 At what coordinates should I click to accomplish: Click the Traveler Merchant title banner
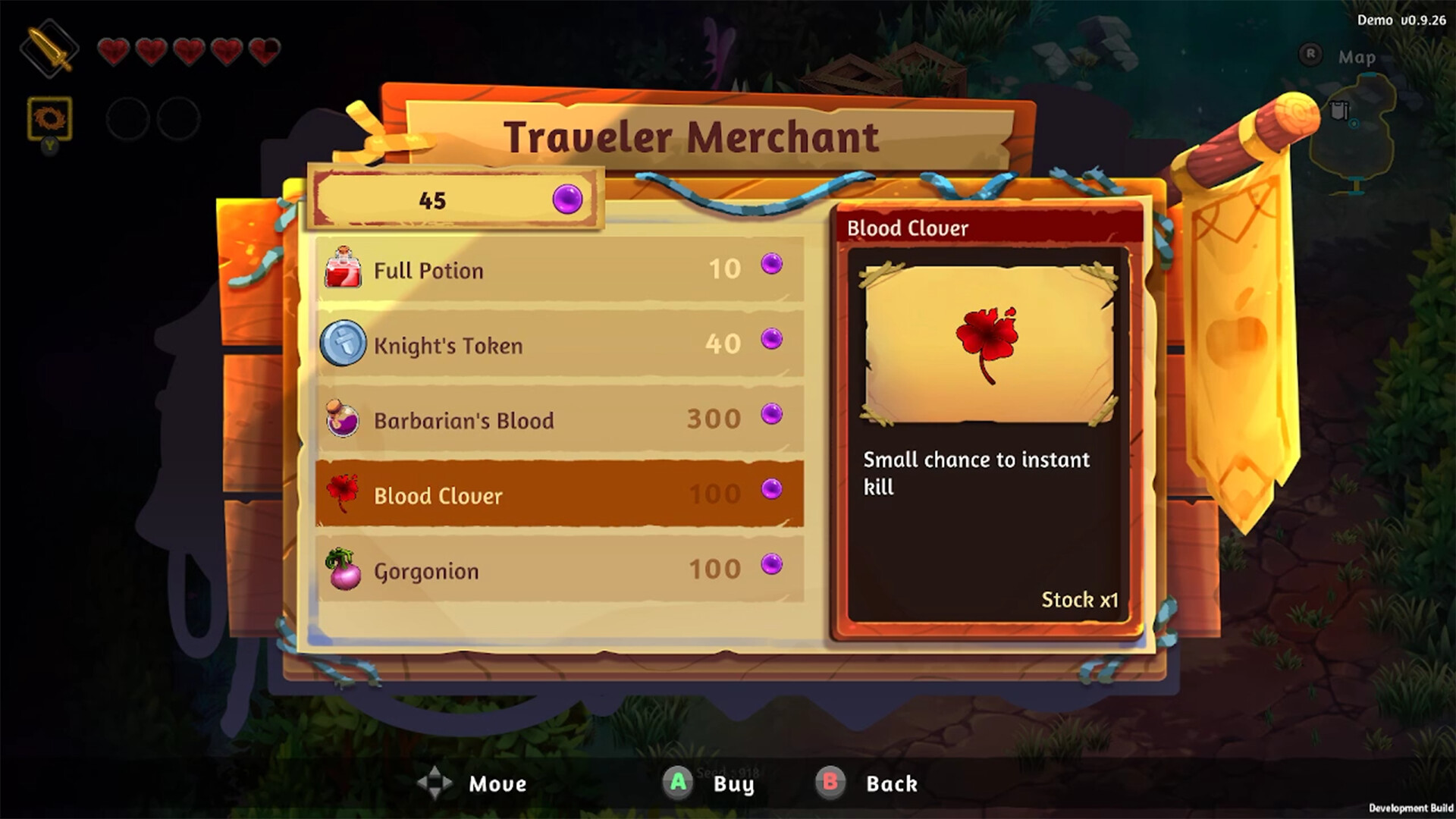pos(693,135)
